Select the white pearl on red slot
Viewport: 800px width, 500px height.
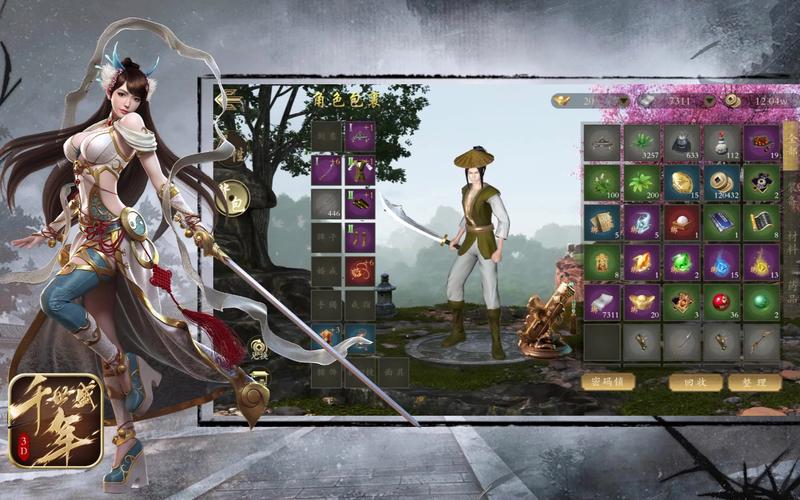tap(682, 223)
